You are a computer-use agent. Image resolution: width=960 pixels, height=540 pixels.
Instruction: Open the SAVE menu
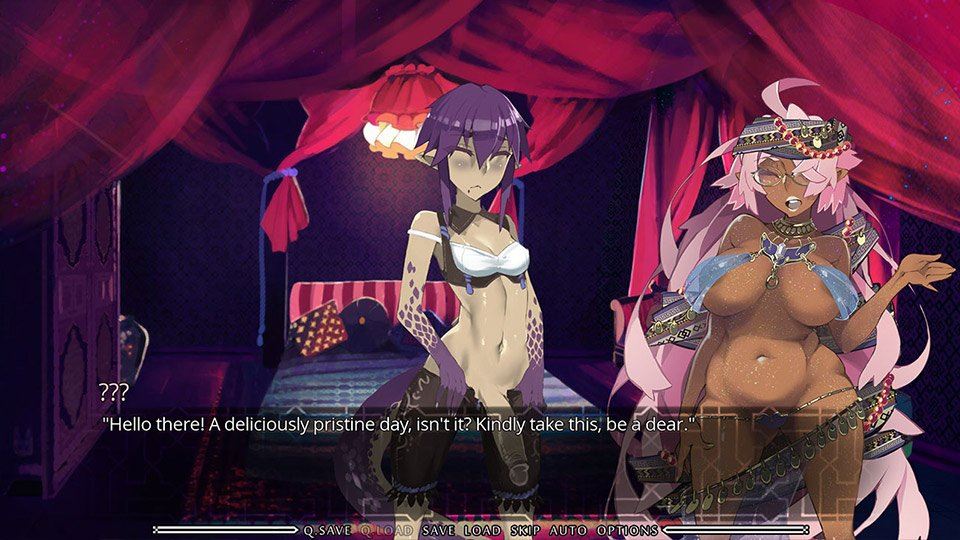pyautogui.click(x=439, y=530)
